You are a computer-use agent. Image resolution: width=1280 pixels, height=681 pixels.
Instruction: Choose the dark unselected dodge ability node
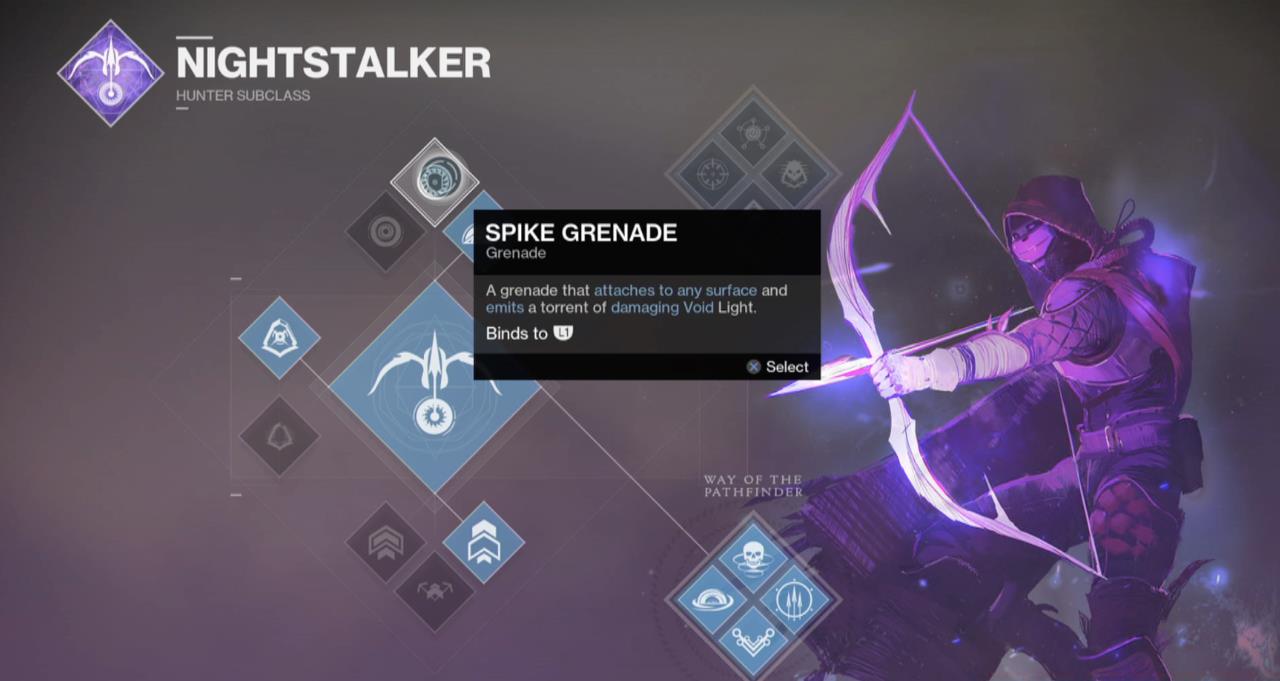[x=279, y=436]
